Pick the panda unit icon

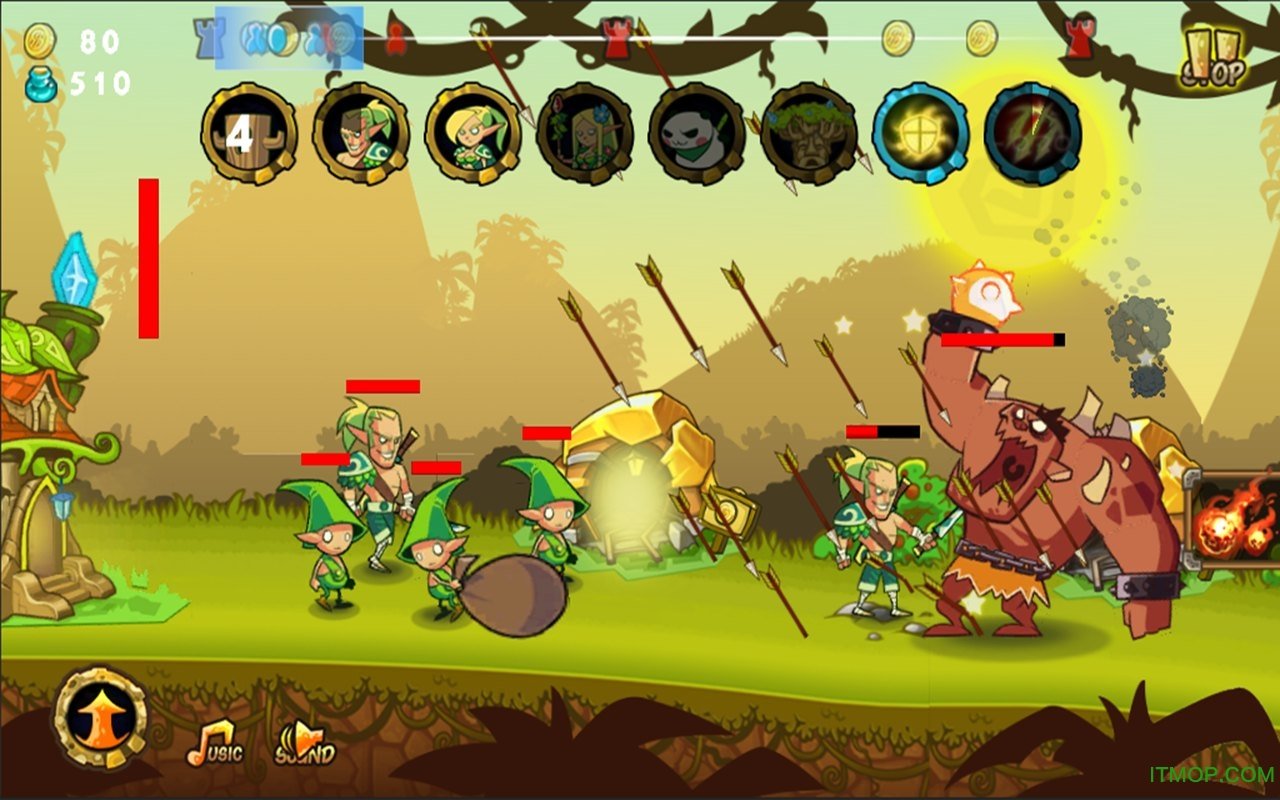pos(697,134)
